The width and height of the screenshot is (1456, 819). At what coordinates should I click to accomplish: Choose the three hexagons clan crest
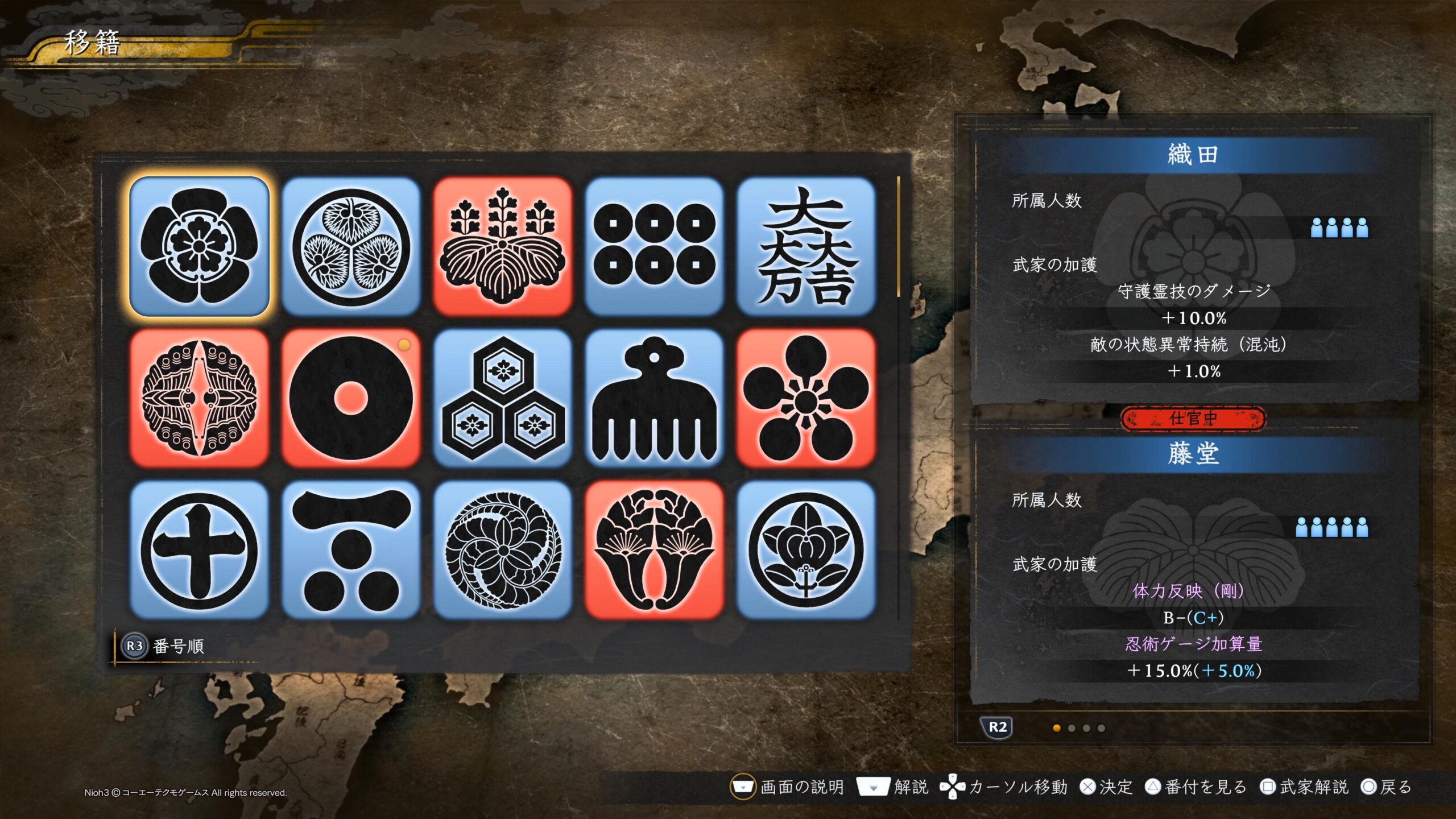pyautogui.click(x=503, y=398)
